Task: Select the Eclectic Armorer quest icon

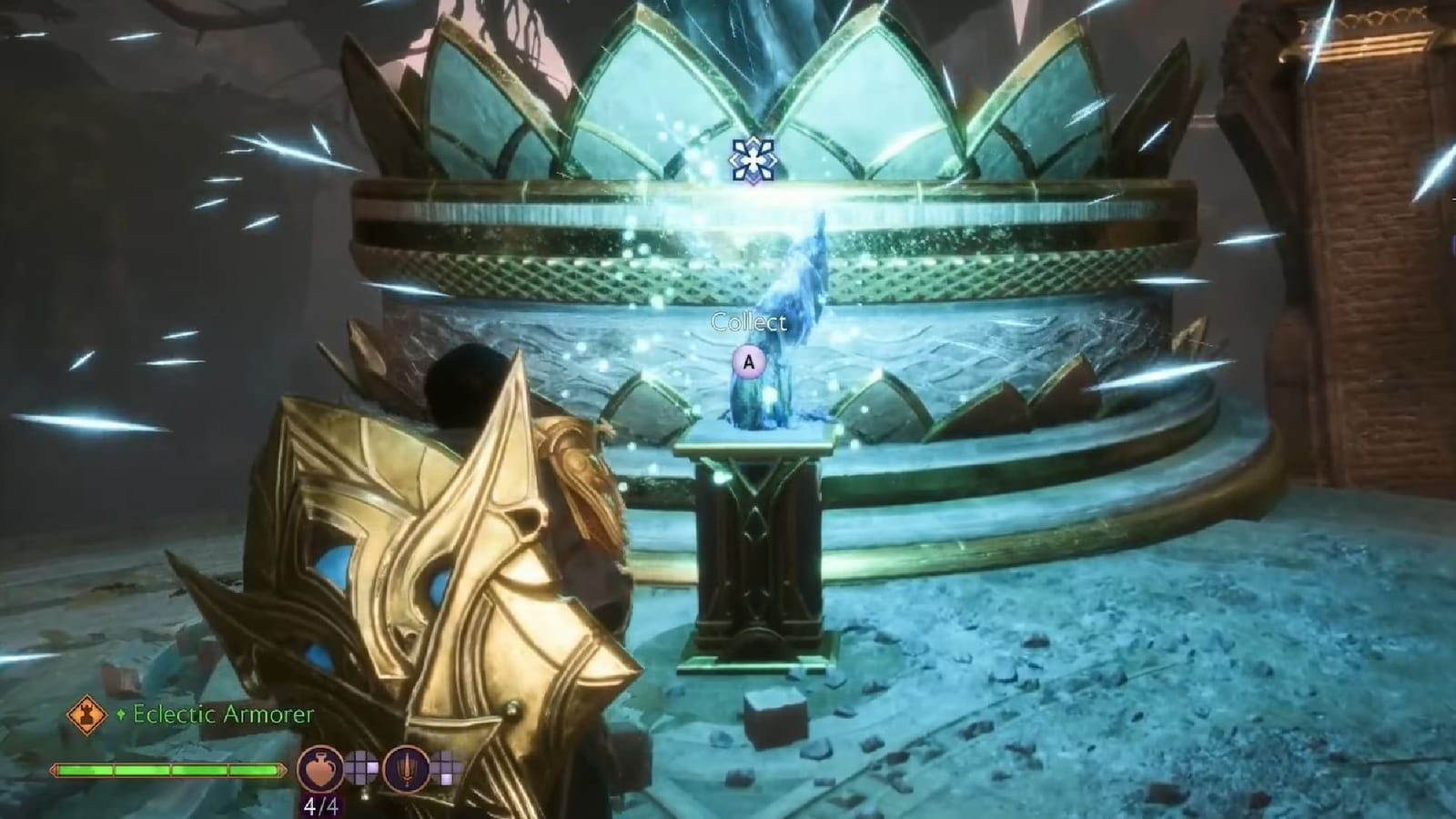Action: [x=87, y=715]
